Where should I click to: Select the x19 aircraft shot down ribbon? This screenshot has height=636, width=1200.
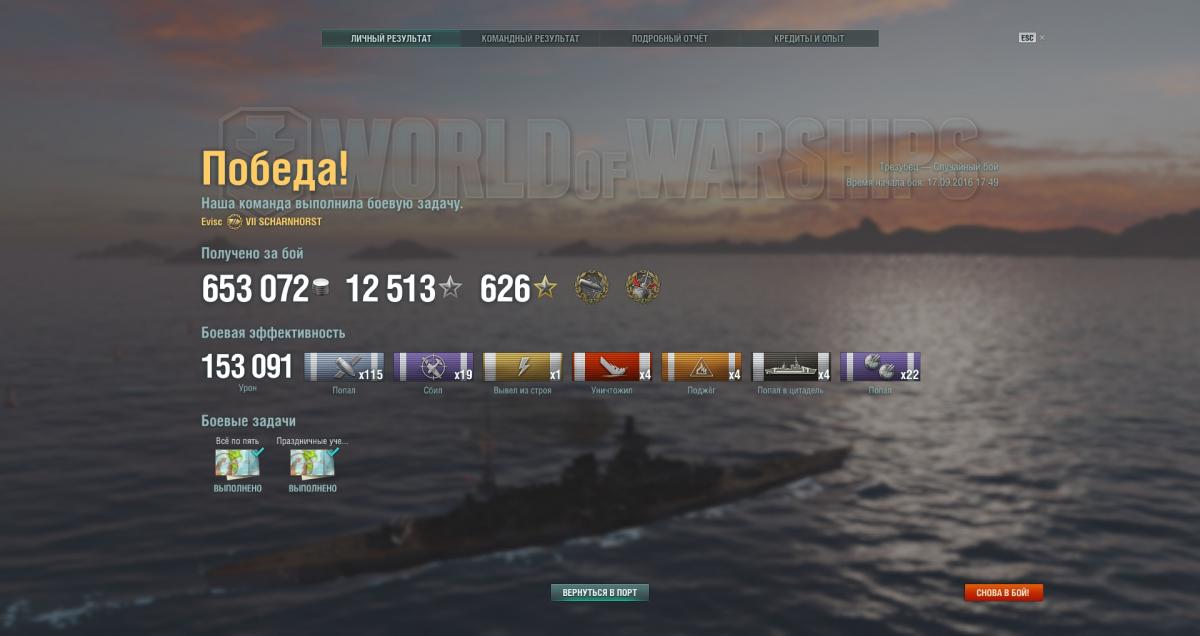tap(433, 367)
